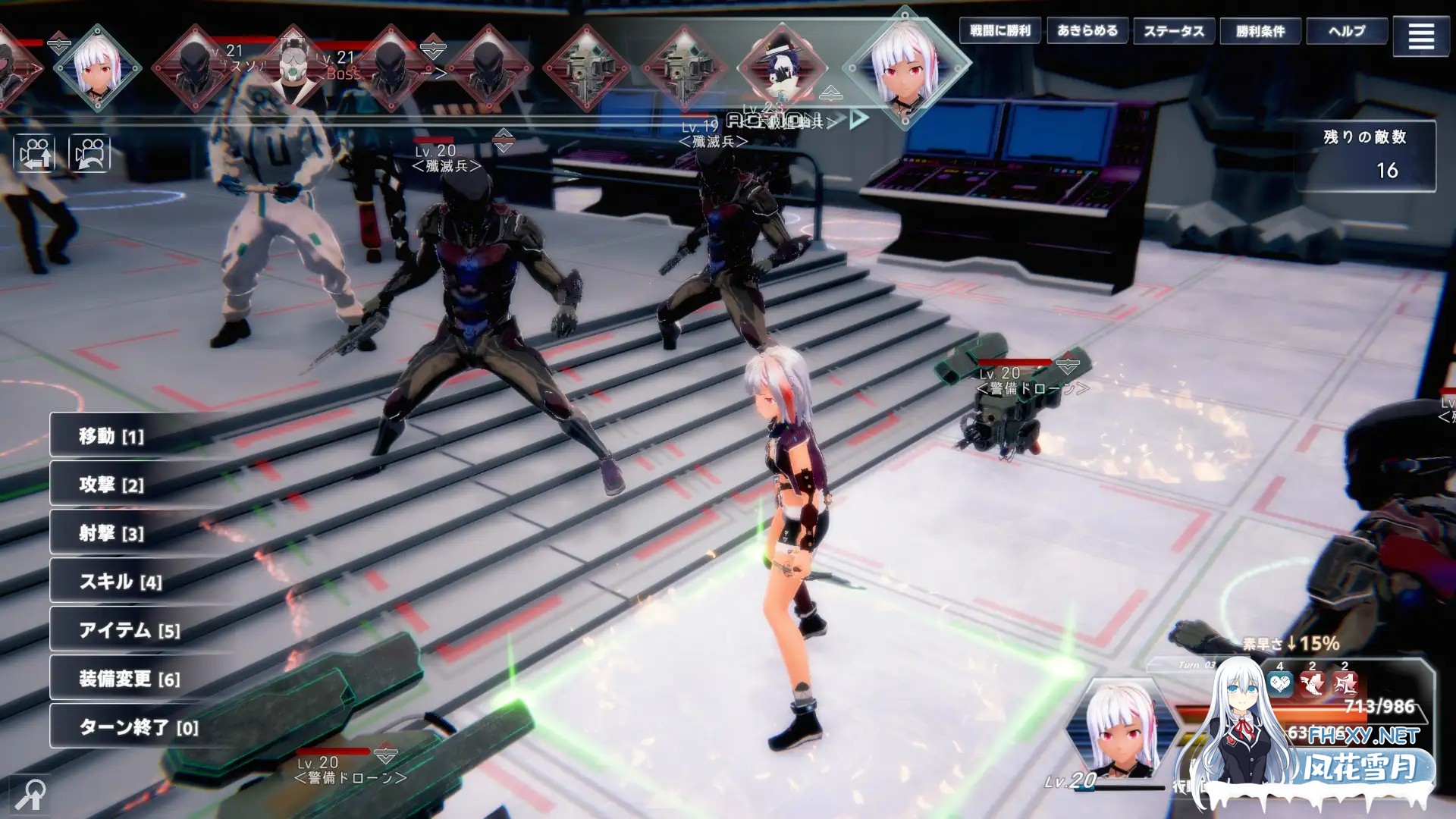Give up via あきらめる button
Viewport: 1456px width, 819px height.
1087,31
